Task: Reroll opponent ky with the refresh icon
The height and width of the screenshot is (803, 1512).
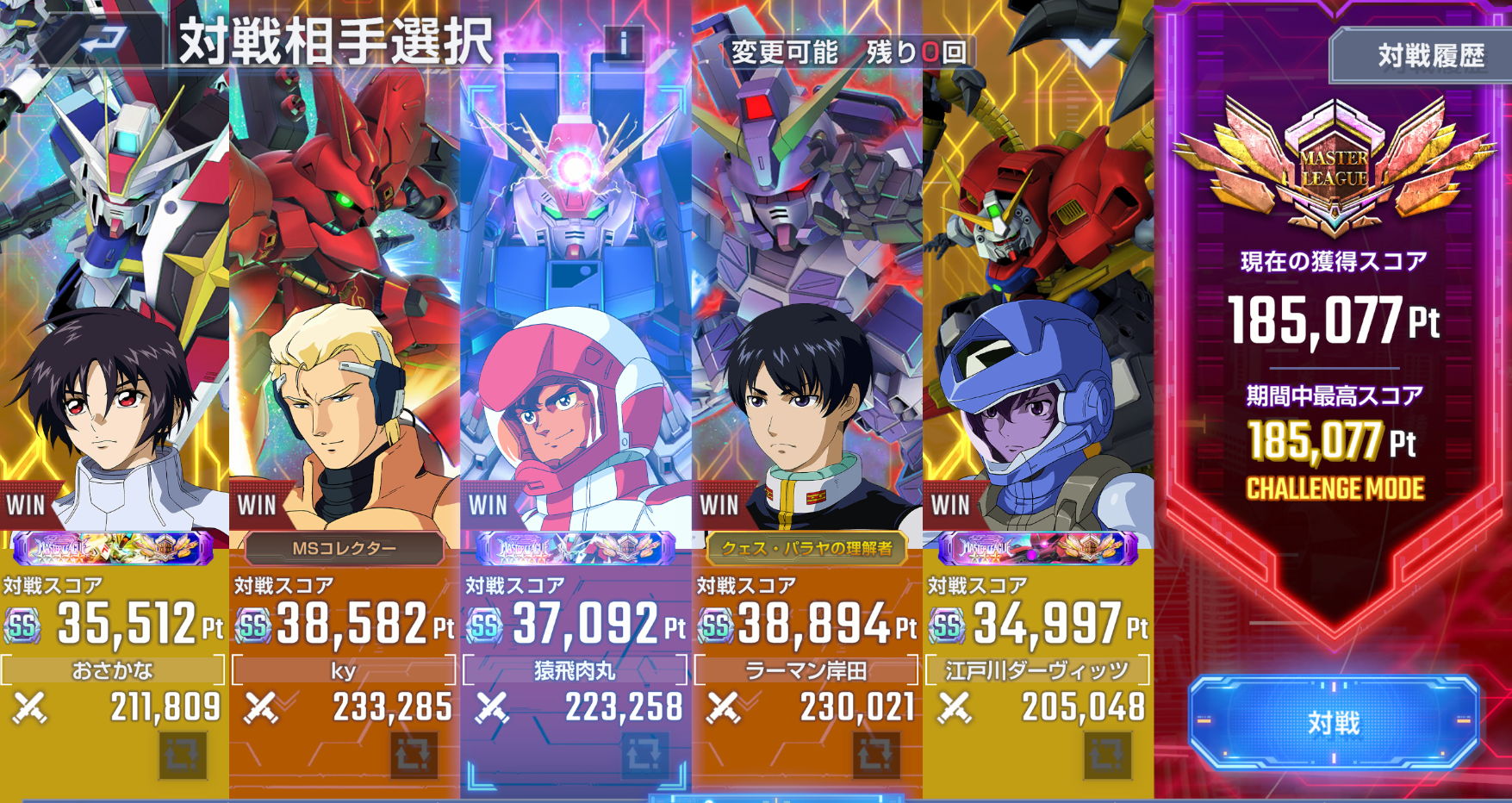Action: tap(414, 756)
